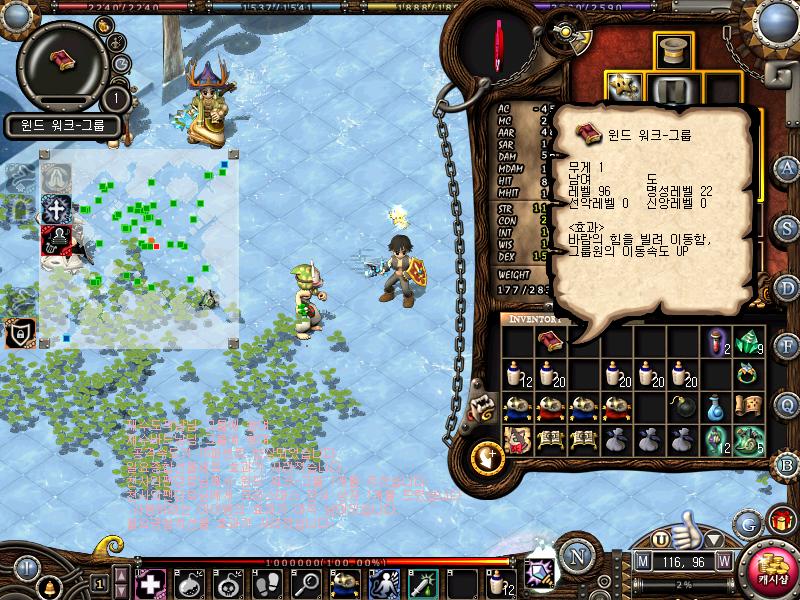The width and height of the screenshot is (800, 600).
Task: Open the cash shop button
Action: [770, 569]
